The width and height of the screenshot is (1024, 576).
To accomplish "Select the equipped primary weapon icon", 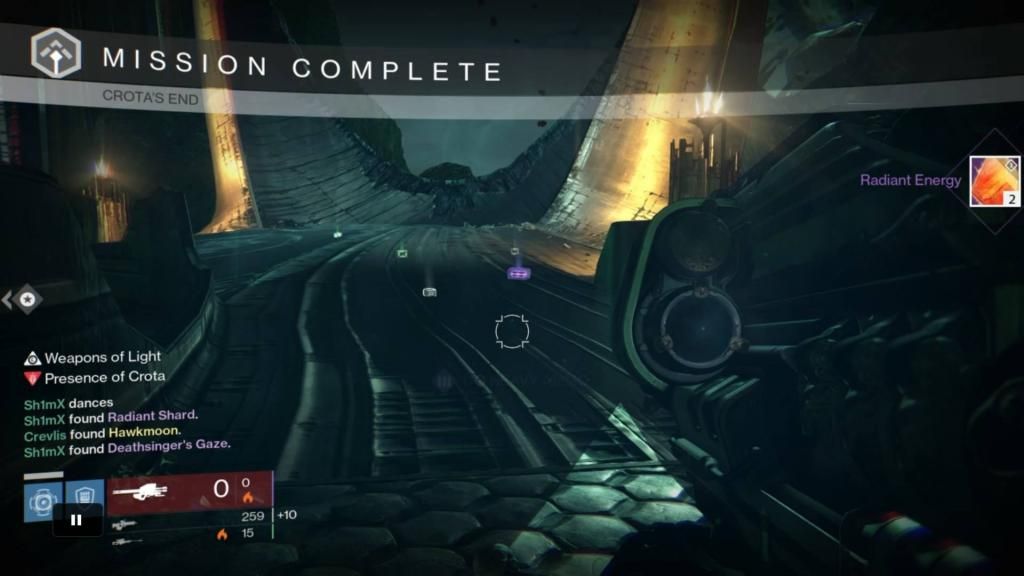I will (145, 491).
